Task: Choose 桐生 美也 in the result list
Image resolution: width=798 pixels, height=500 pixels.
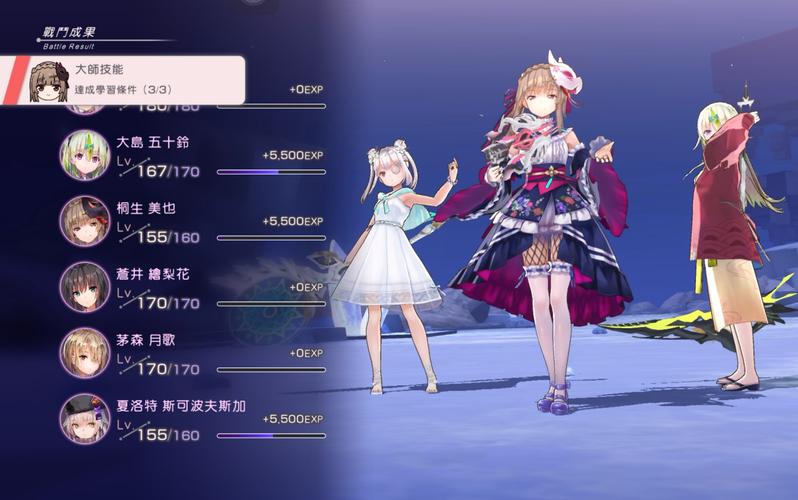Action: (190, 222)
